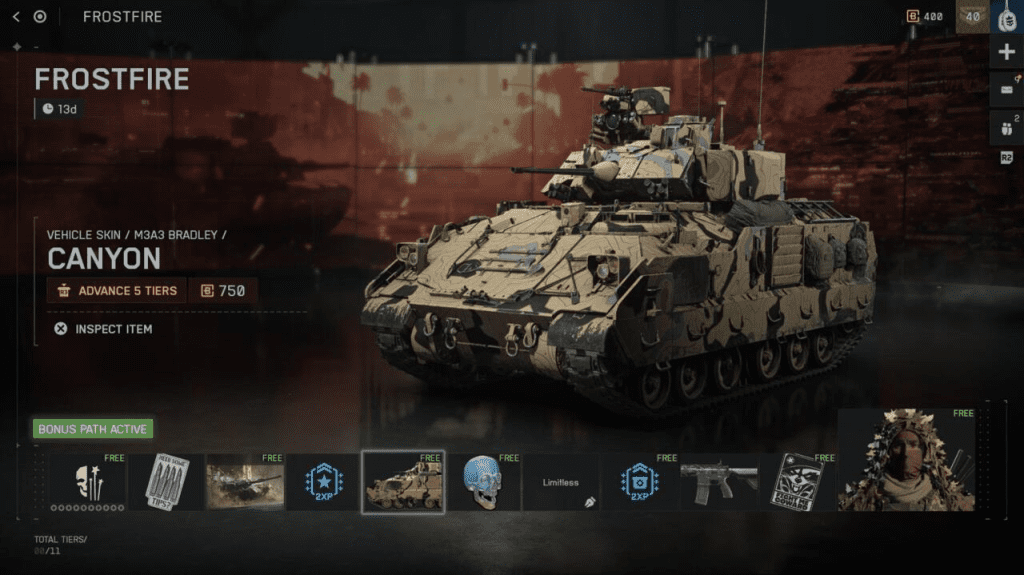The image size is (1024, 575).
Task: Click the level 40 rank badge
Action: point(971,16)
